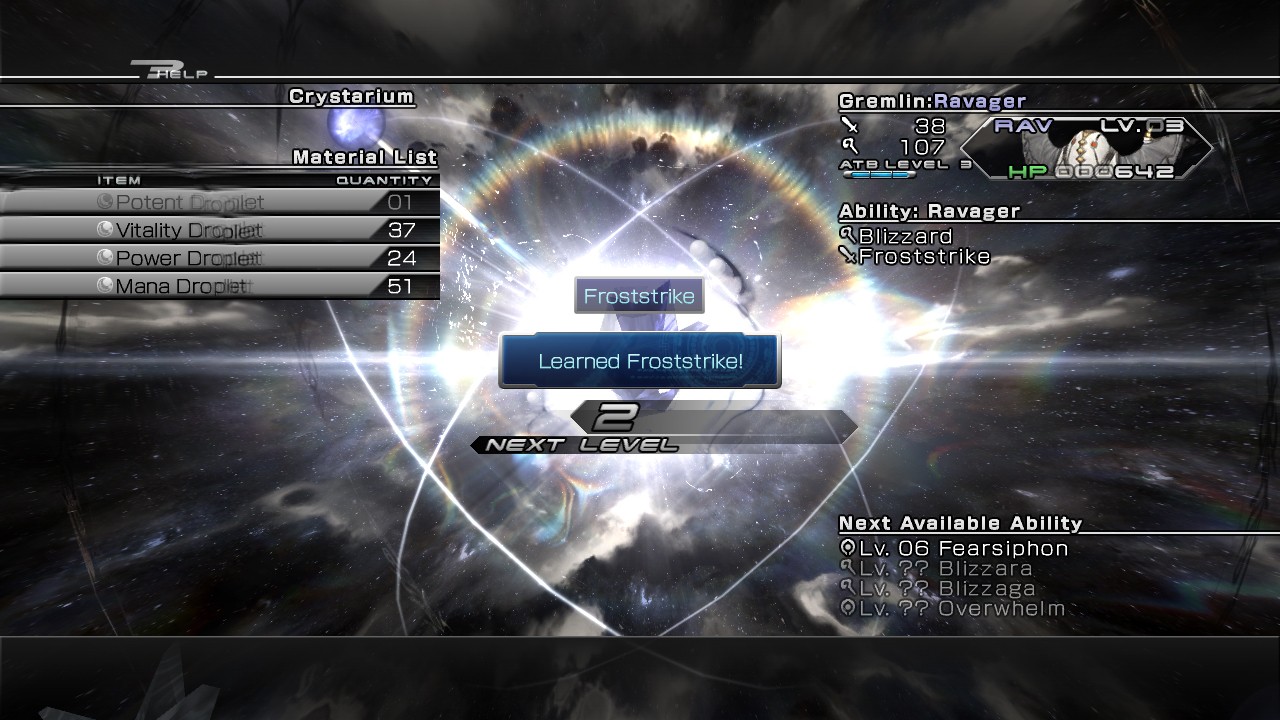1280x720 pixels.
Task: Click the Fearsiphon ability icon
Action: tap(849, 548)
